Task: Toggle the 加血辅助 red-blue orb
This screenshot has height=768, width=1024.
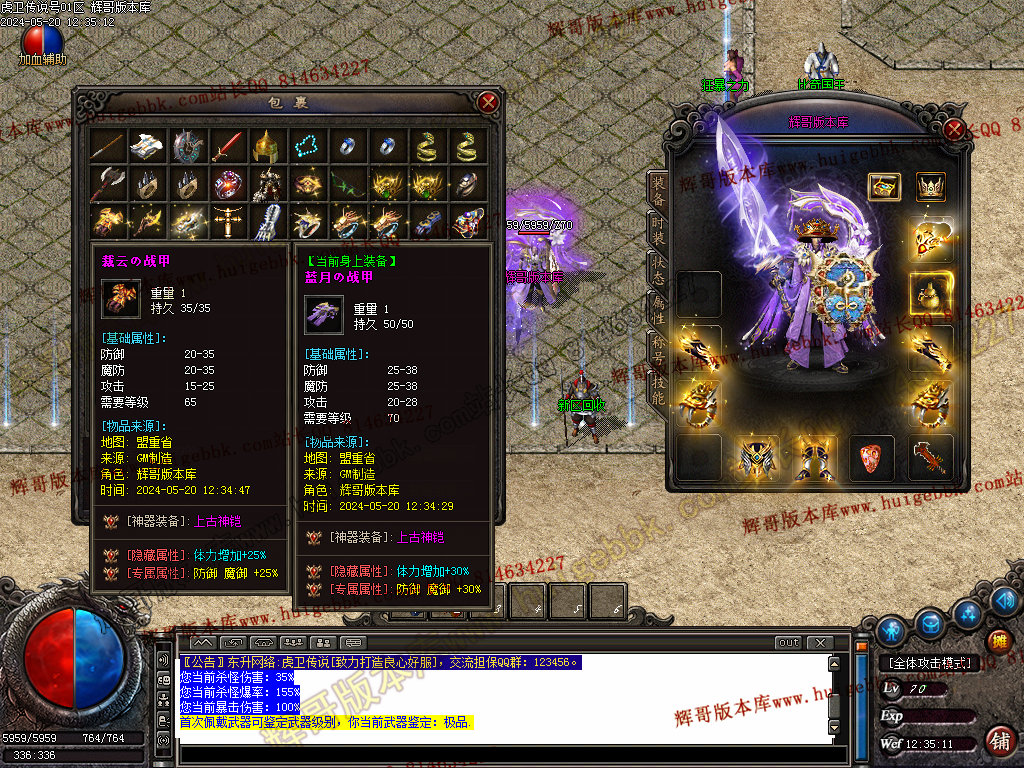Action: [x=42, y=40]
